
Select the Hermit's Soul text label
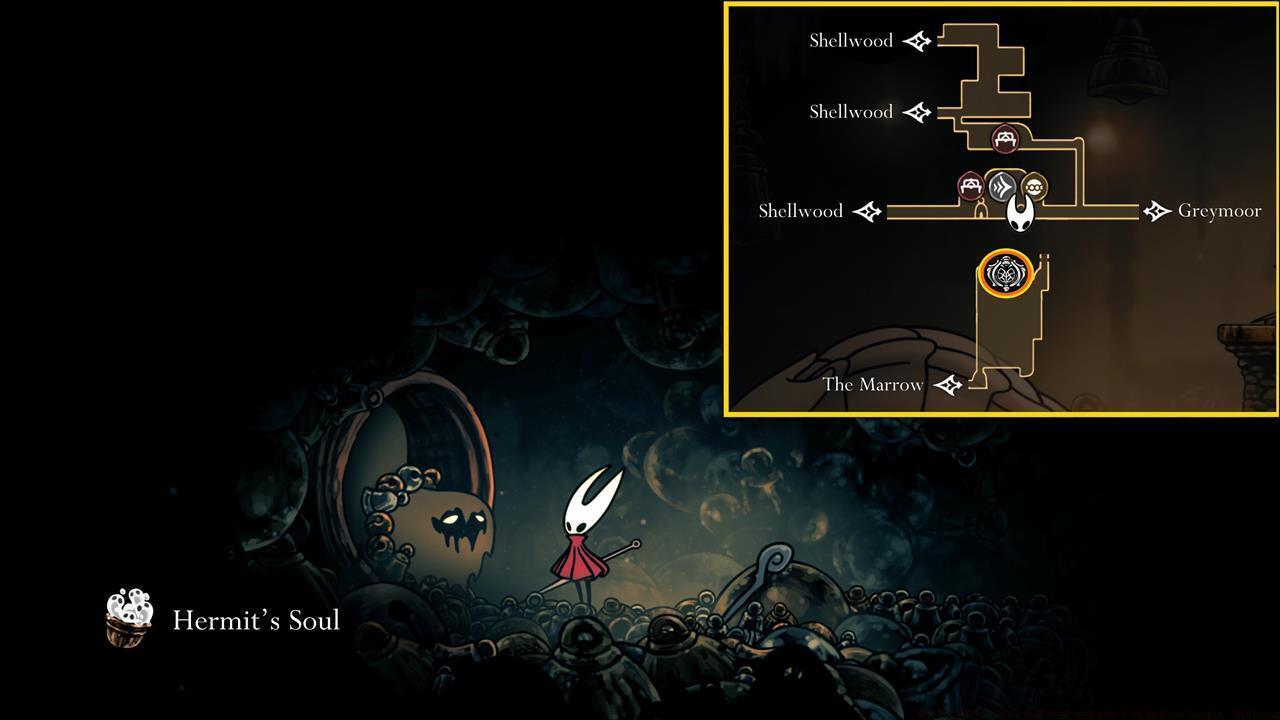pyautogui.click(x=256, y=620)
